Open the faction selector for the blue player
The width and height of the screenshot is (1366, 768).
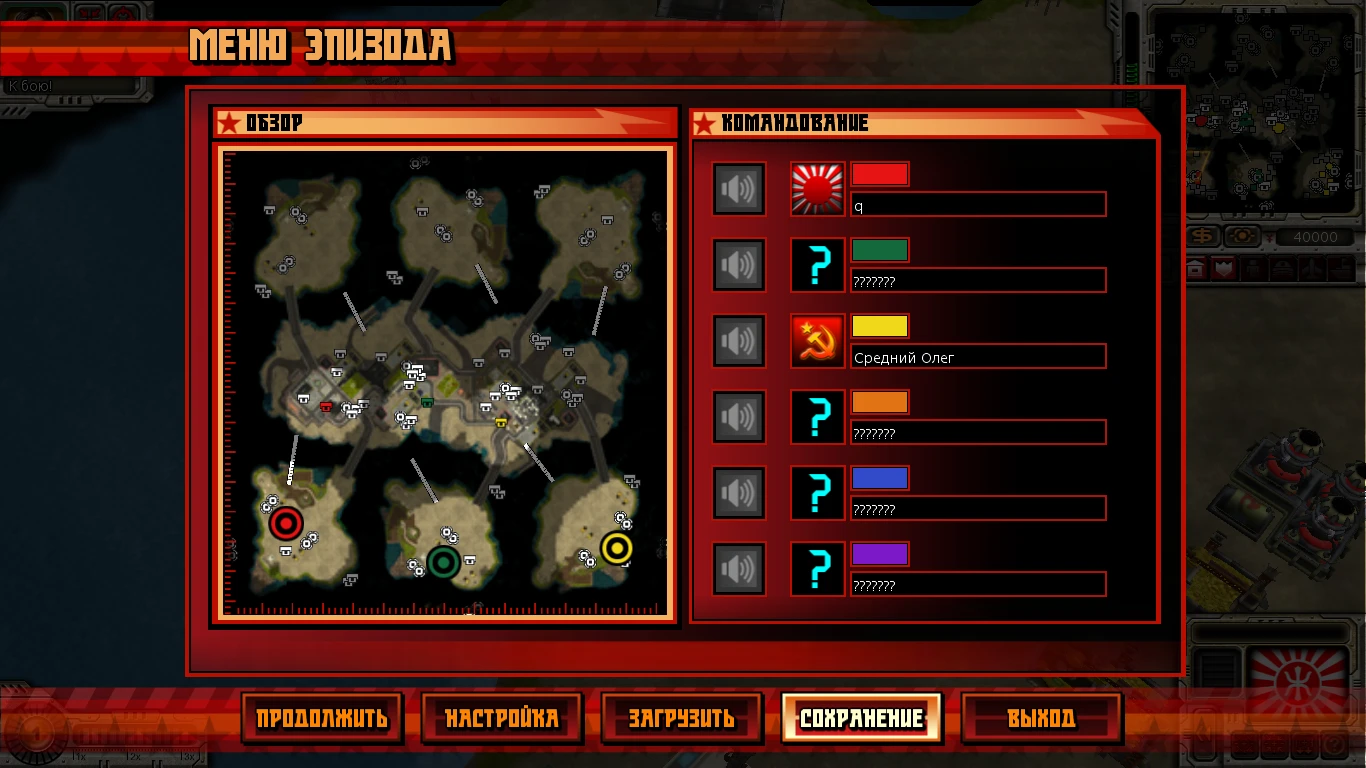point(816,492)
